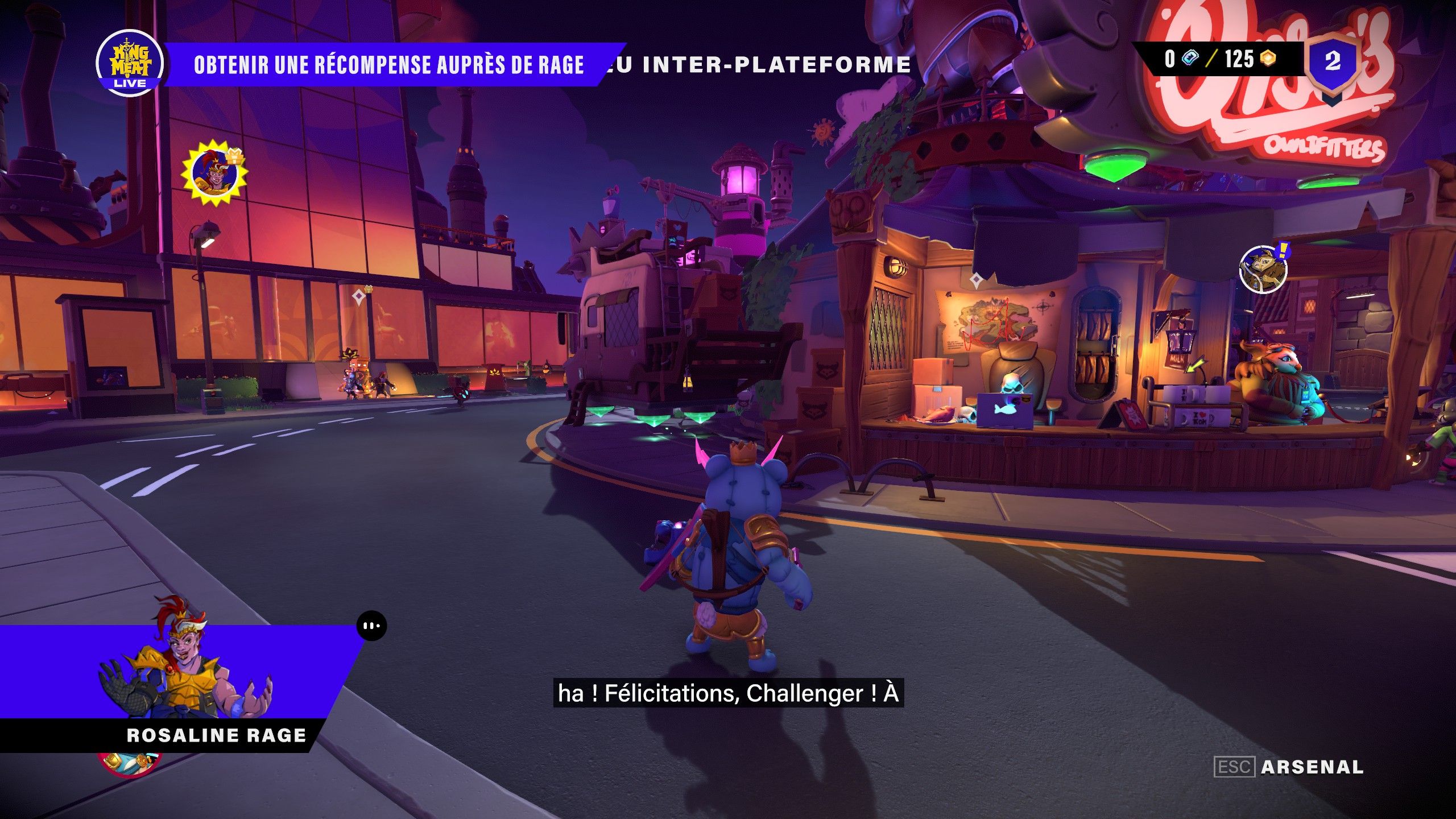Open the Arsenal menu label
The height and width of the screenshot is (819, 1456).
pyautogui.click(x=1312, y=767)
